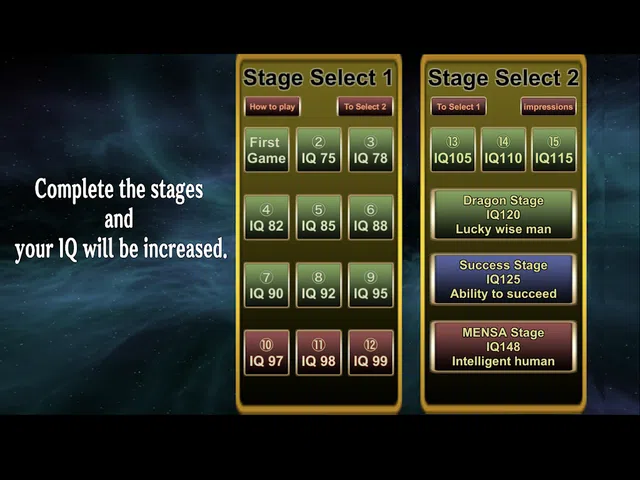Viewport: 640px width, 480px height.
Task: Start stage 13 labeled IQ105
Action: tap(453, 150)
